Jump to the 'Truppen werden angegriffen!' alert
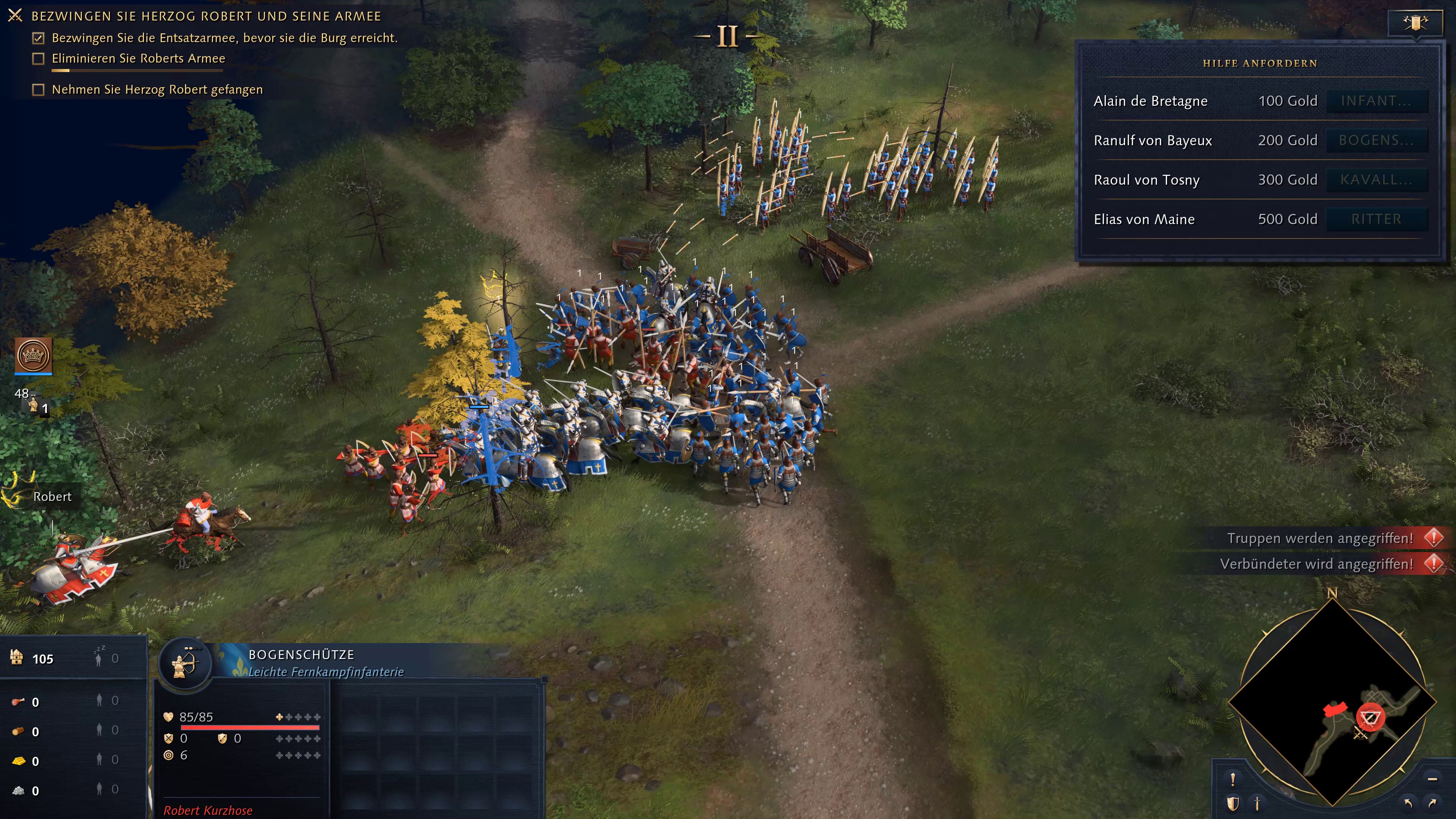Image resolution: width=1456 pixels, height=819 pixels. coord(1320,538)
